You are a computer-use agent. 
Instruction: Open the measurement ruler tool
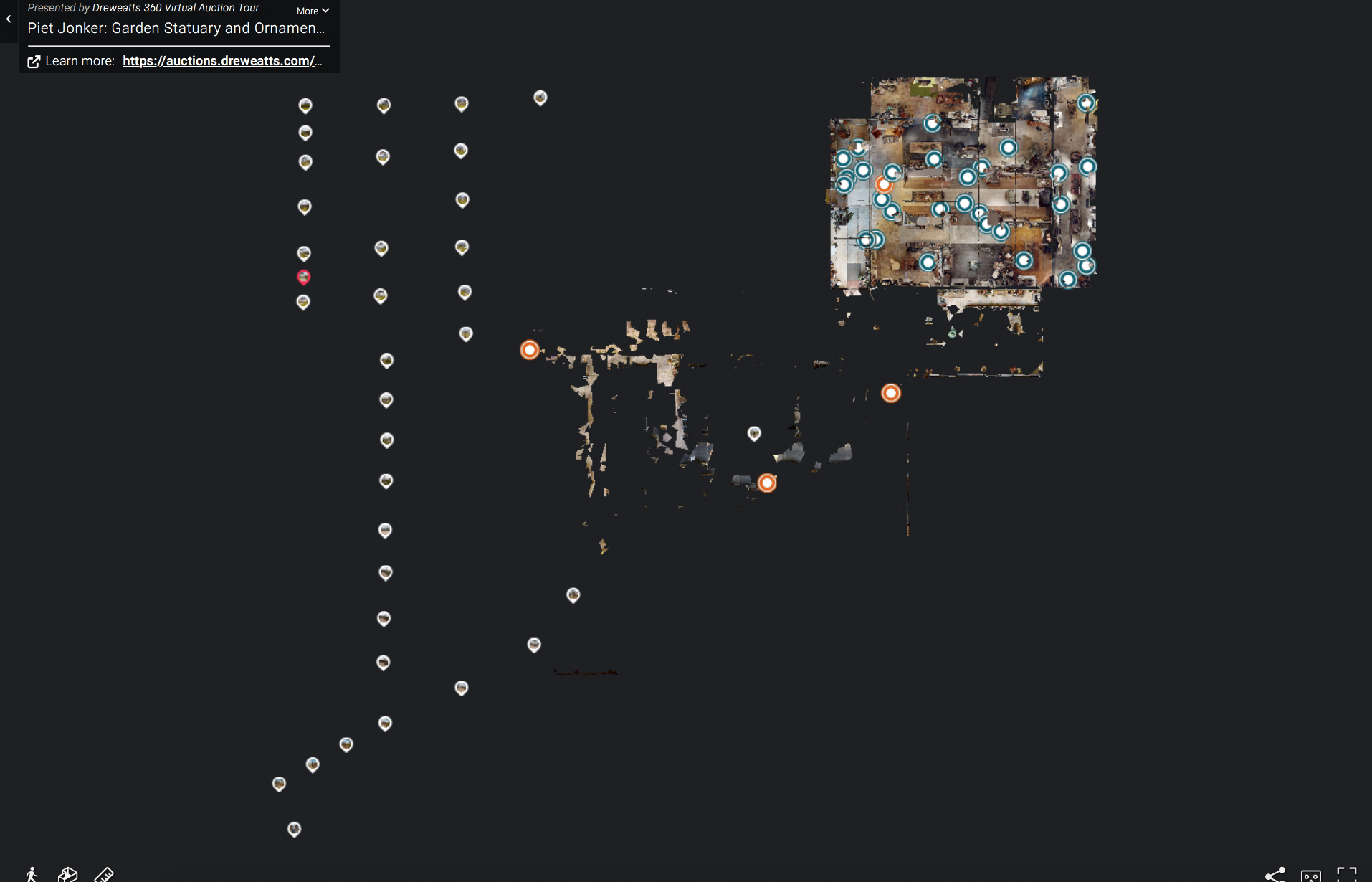coord(105,874)
